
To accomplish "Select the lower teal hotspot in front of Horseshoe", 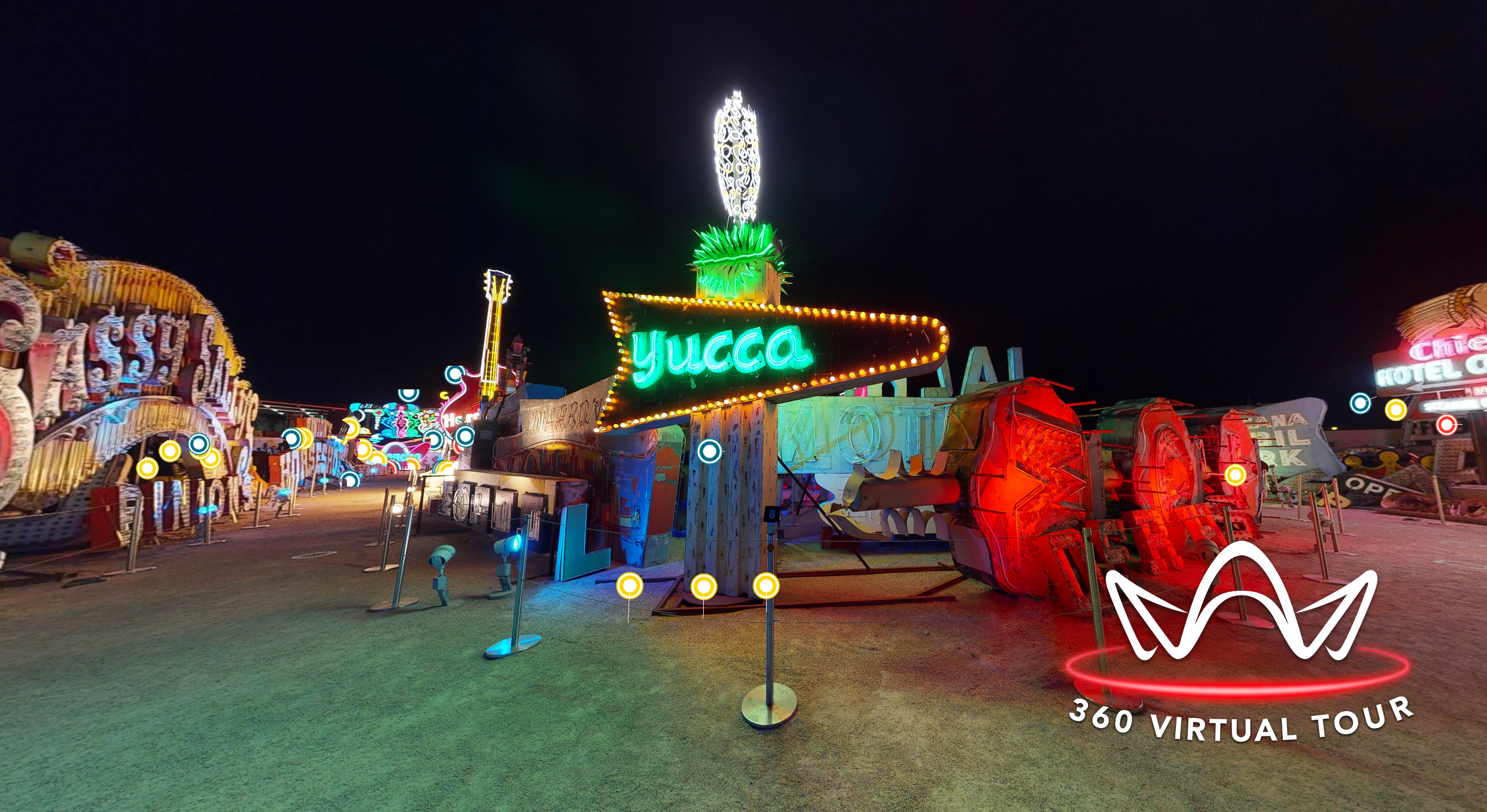I will tap(350, 481).
